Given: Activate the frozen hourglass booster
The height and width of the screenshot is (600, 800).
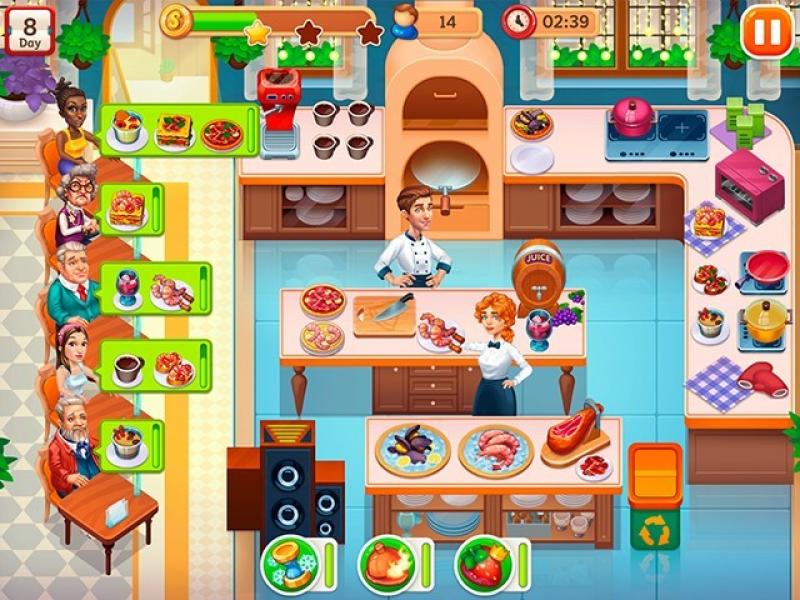Looking at the screenshot, I should [290, 565].
